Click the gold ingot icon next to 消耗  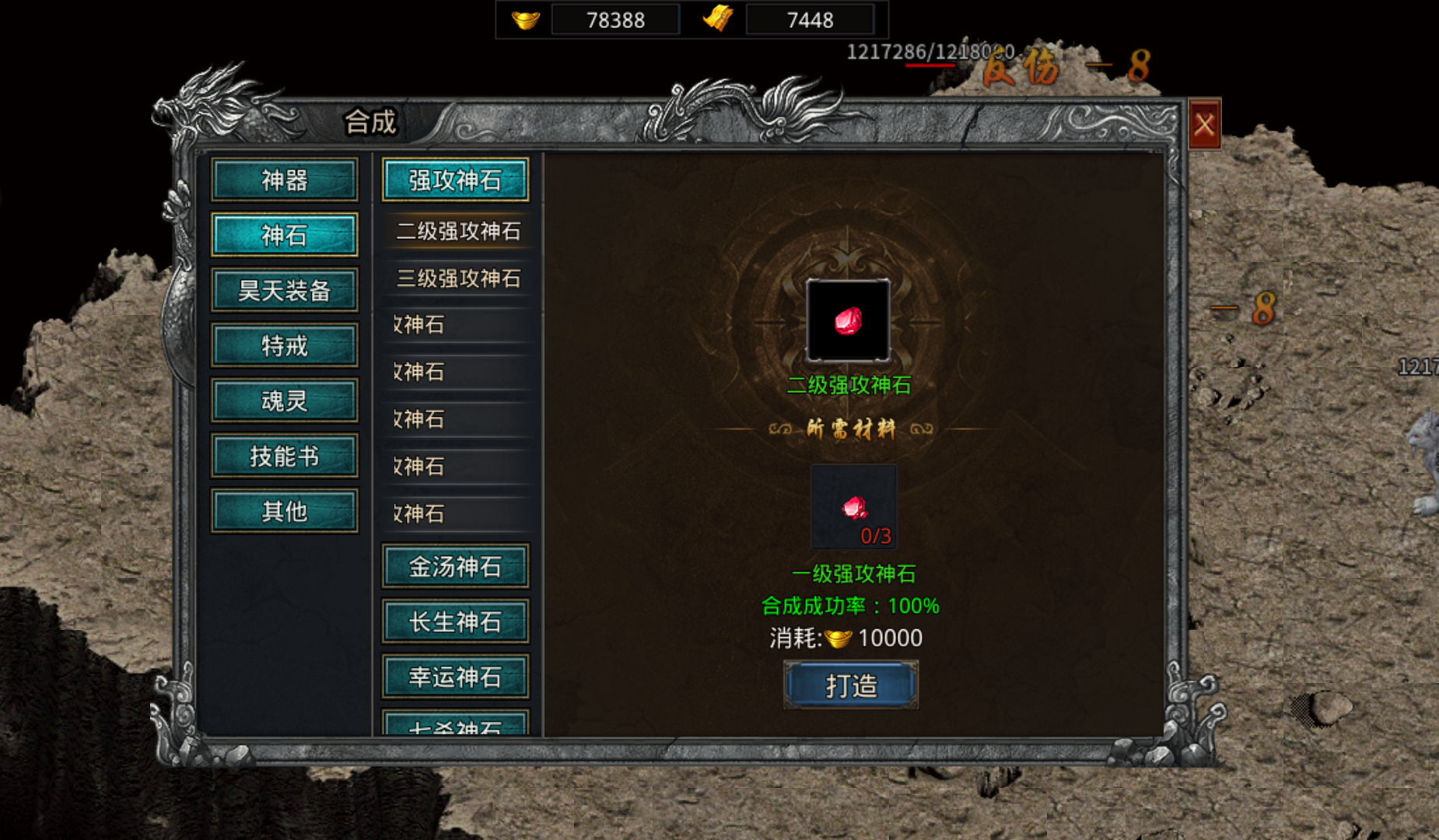839,637
